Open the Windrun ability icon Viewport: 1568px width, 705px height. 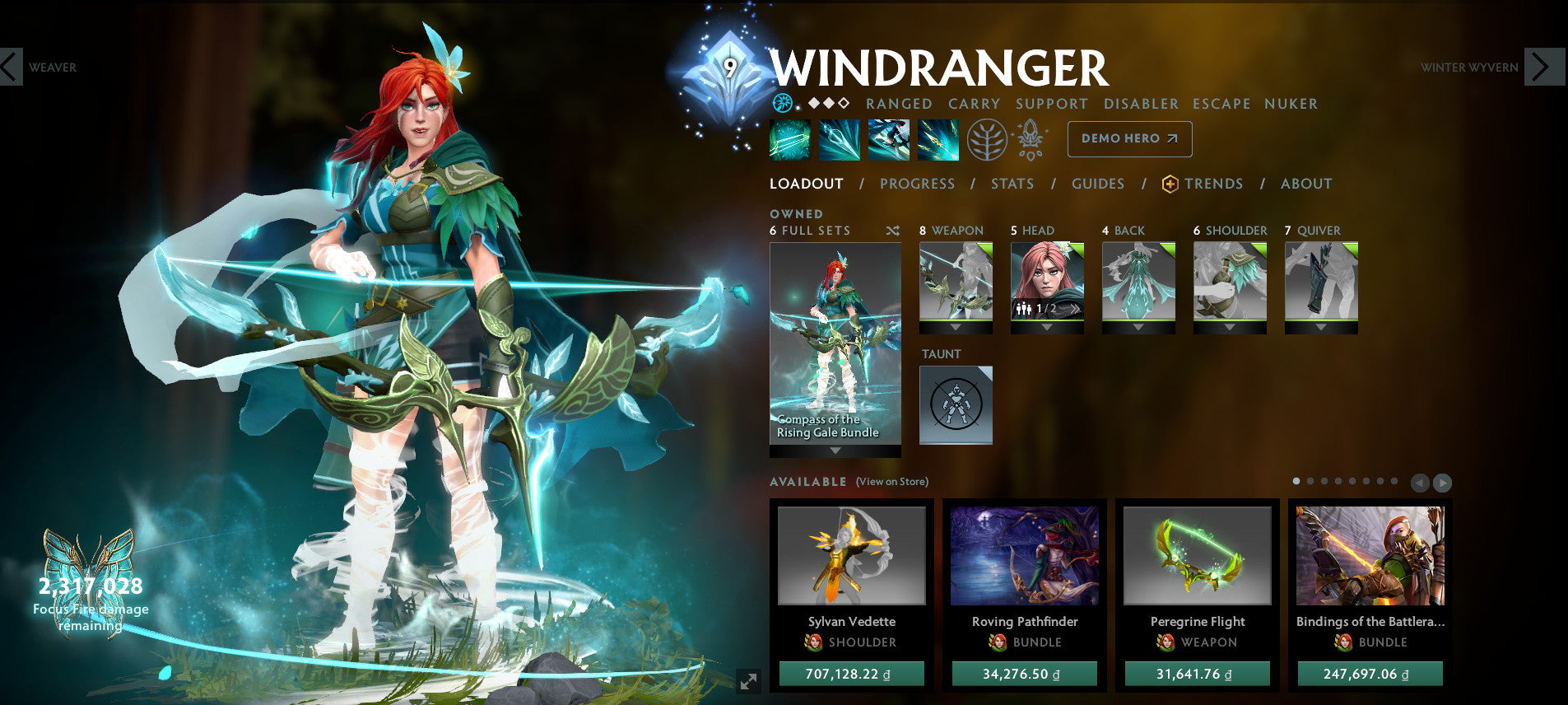887,139
